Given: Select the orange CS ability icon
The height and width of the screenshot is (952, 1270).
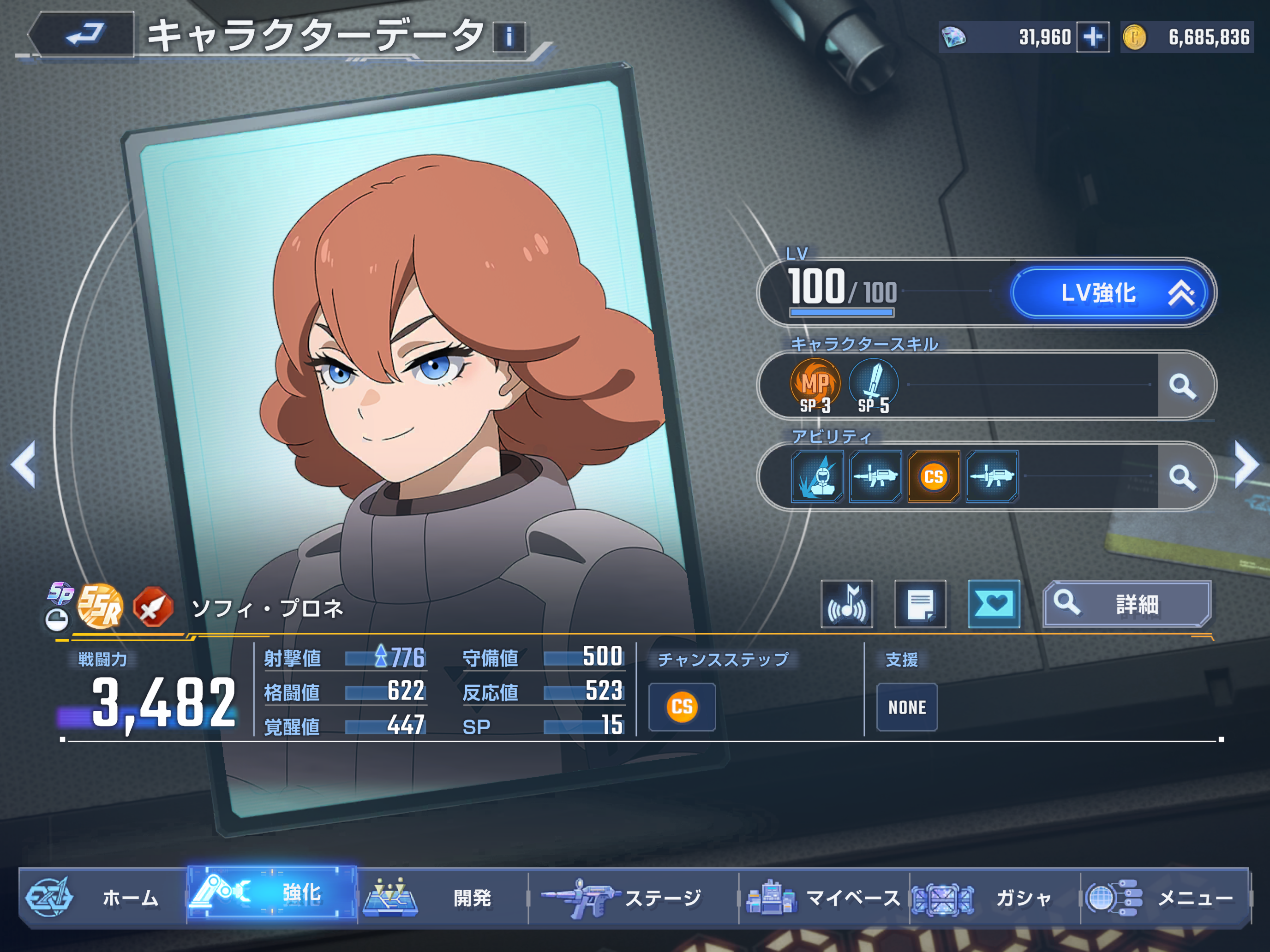Looking at the screenshot, I should [x=934, y=476].
